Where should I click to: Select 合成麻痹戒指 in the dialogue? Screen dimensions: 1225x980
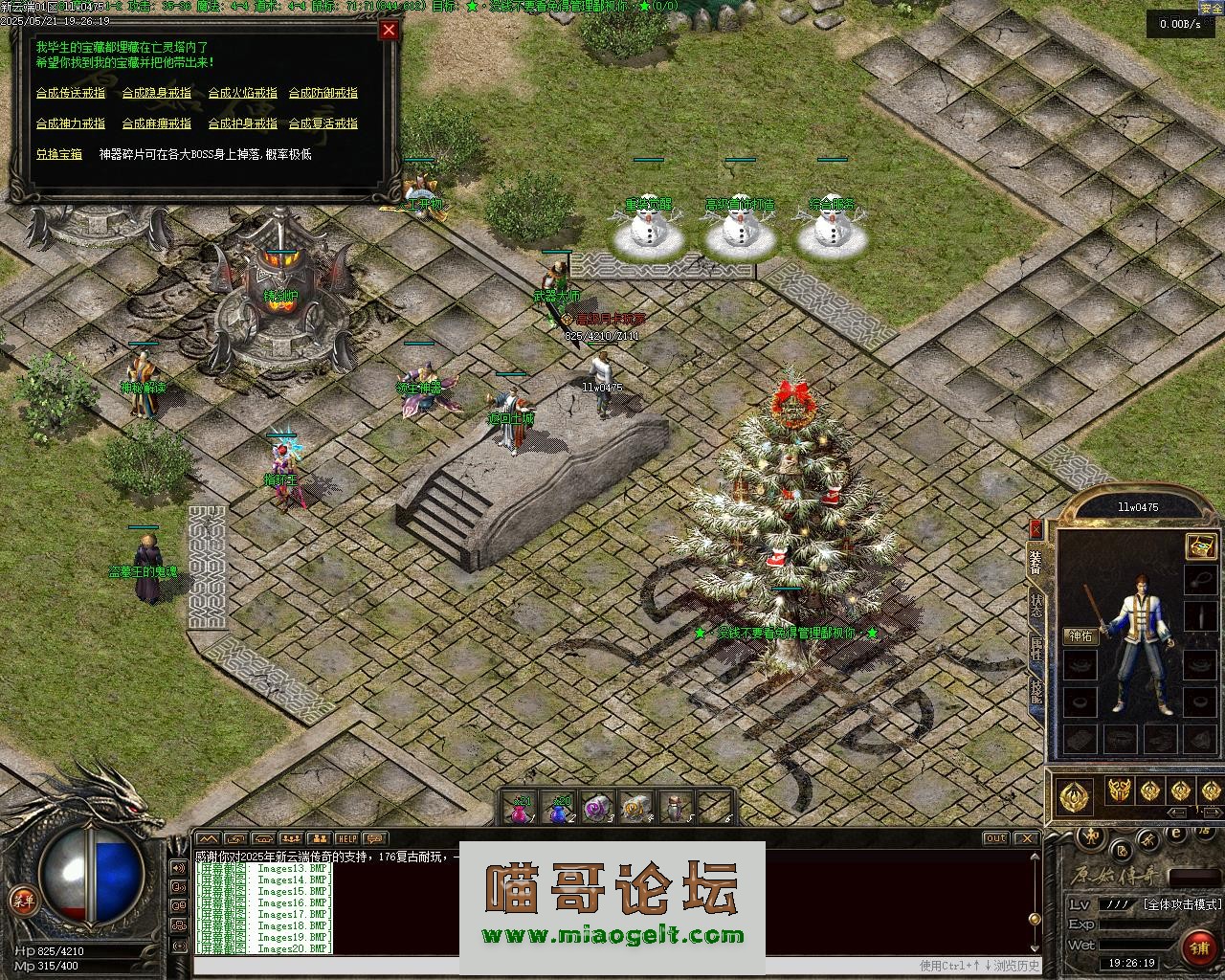coord(157,123)
